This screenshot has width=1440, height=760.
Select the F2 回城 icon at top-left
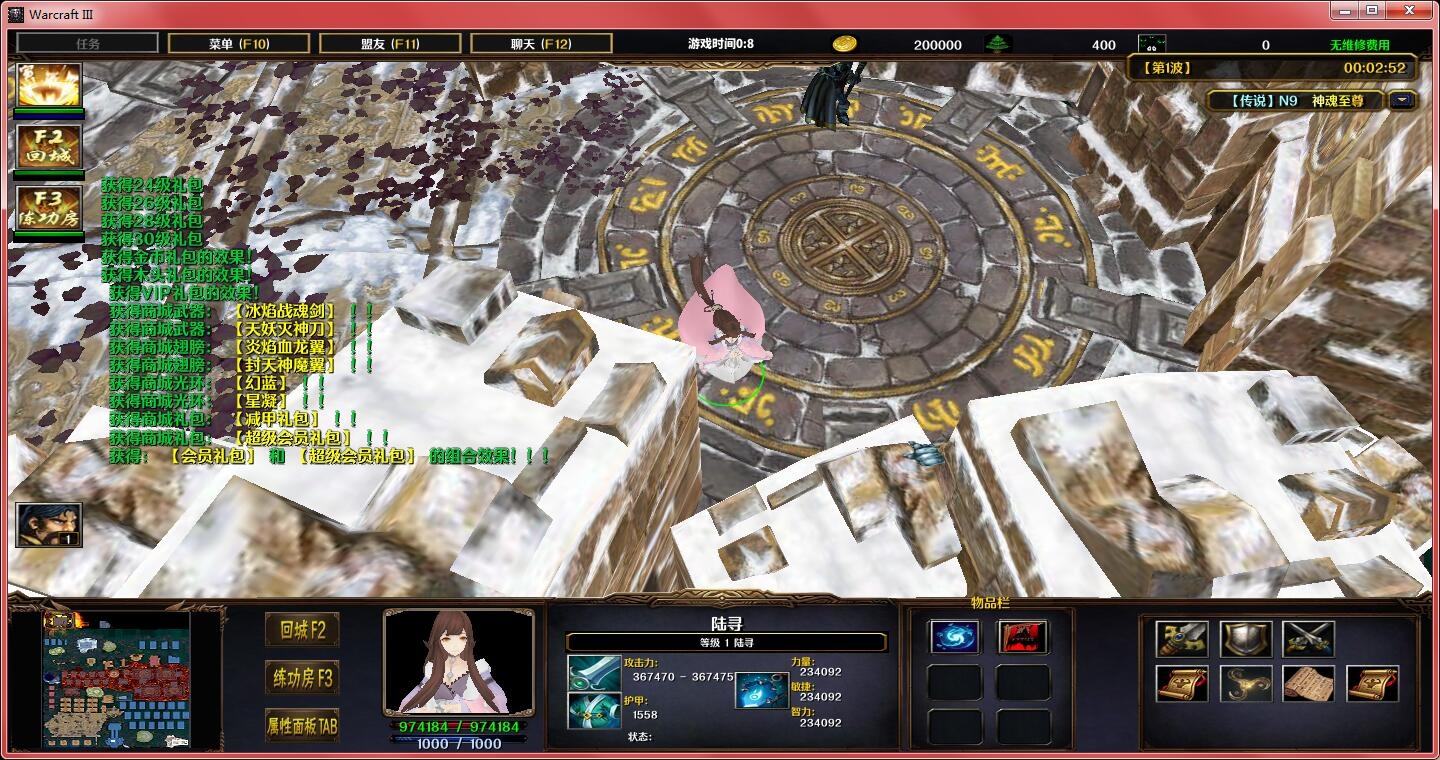point(48,147)
